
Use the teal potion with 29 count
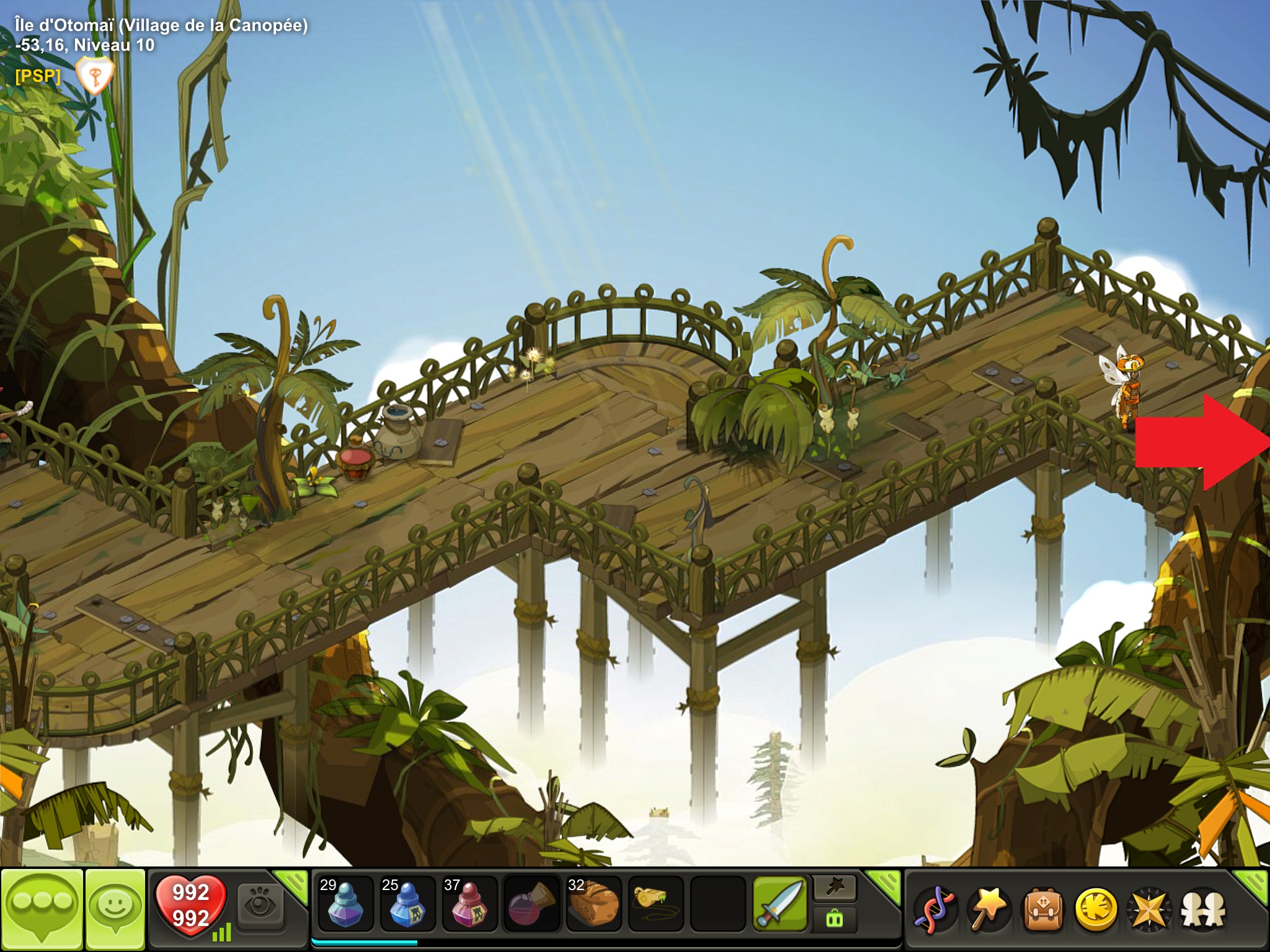click(345, 904)
